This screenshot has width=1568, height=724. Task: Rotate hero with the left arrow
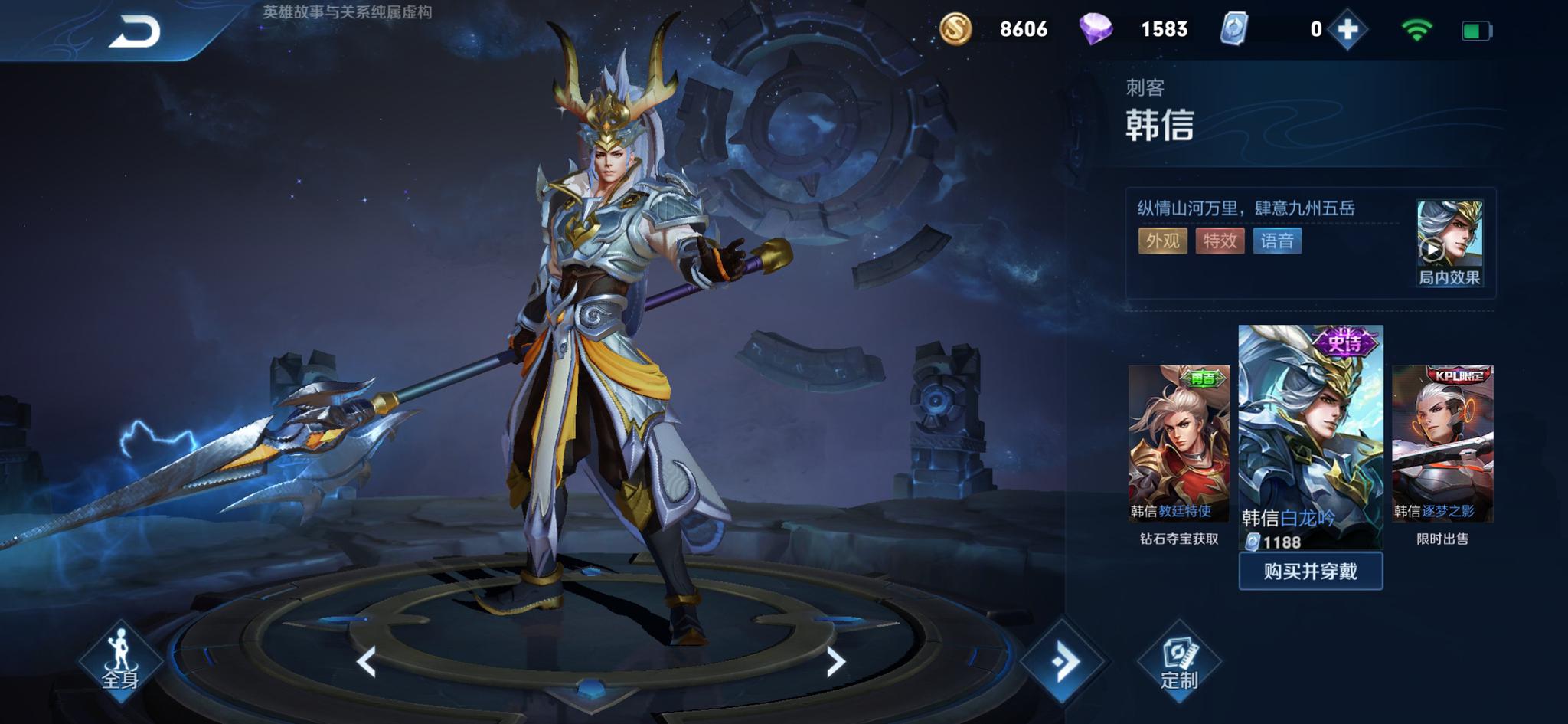(x=367, y=662)
